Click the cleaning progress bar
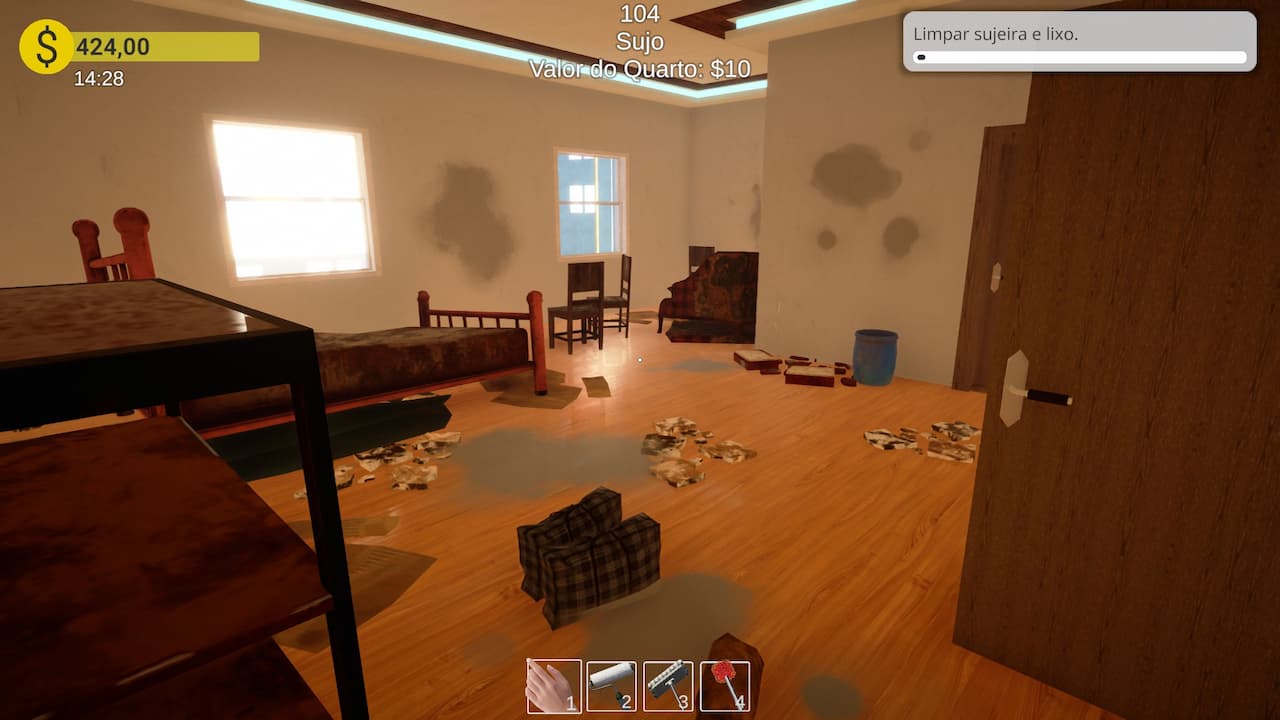 coord(1078,58)
